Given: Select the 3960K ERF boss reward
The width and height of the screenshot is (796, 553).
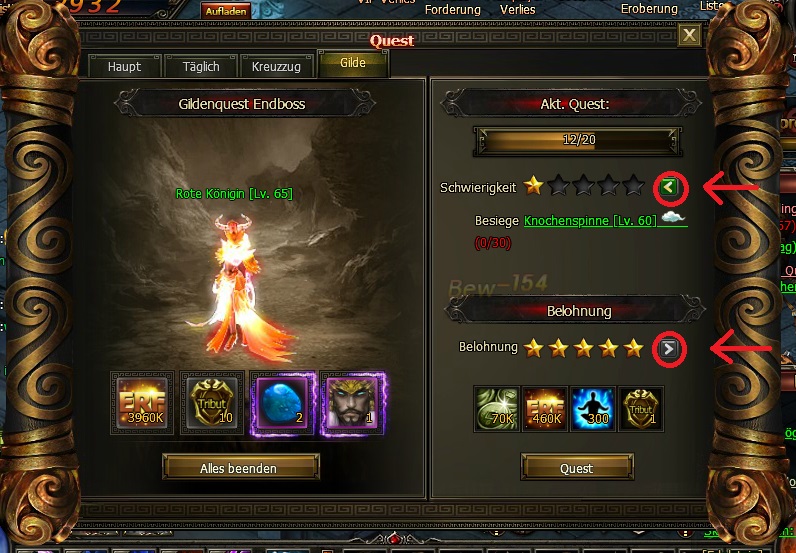Looking at the screenshot, I should click(142, 403).
